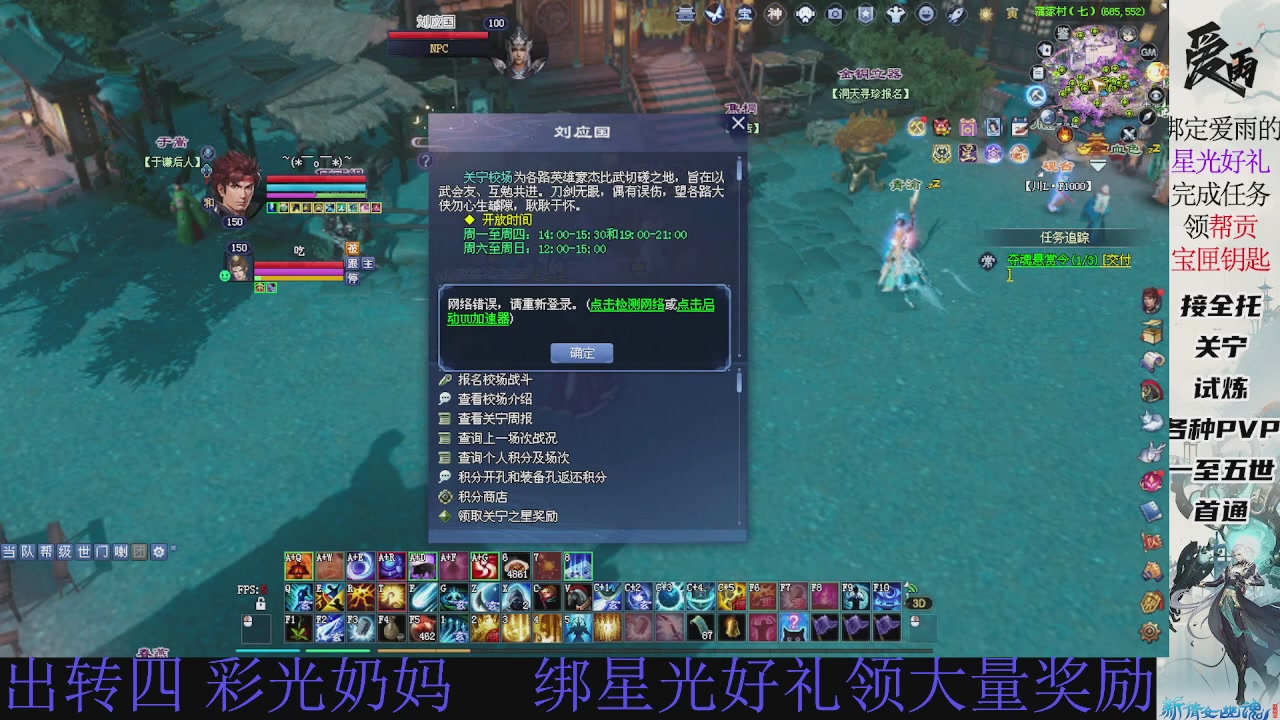Open the smiley emote icon on top toolbar
1280x720 pixels.
tap(926, 13)
